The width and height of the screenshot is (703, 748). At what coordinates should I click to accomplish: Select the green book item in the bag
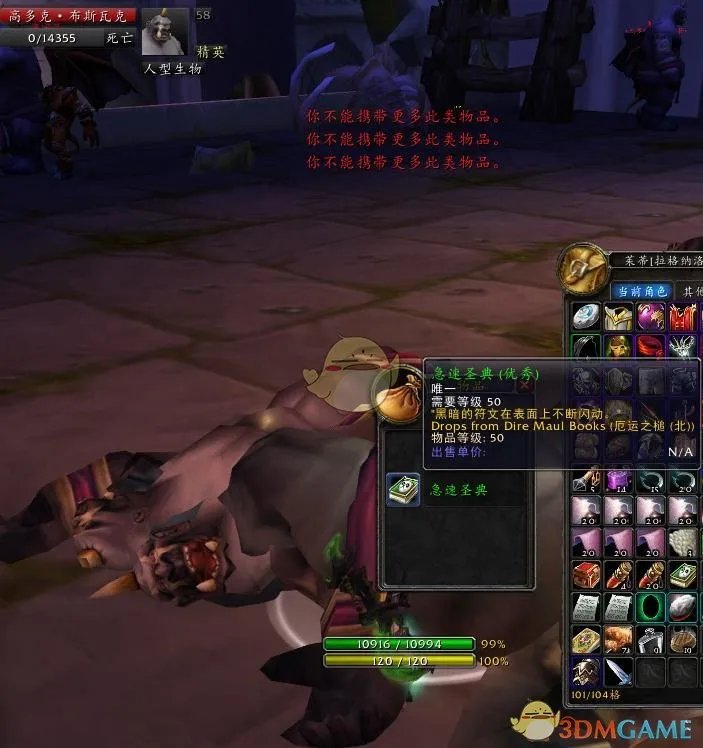click(683, 575)
